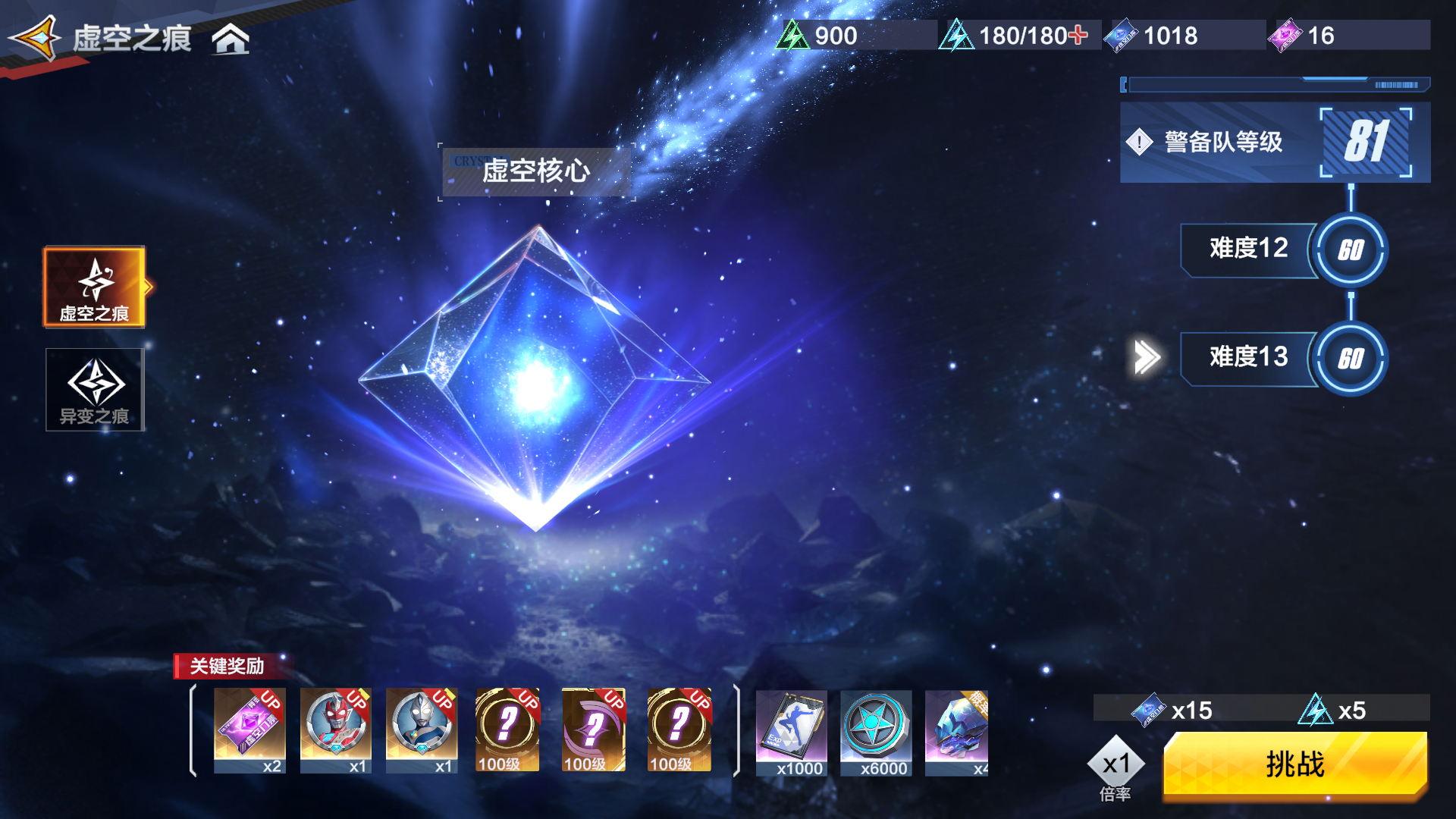Toggle the x1 倍率 multiplier
This screenshot has height=819, width=1456.
tap(1116, 766)
